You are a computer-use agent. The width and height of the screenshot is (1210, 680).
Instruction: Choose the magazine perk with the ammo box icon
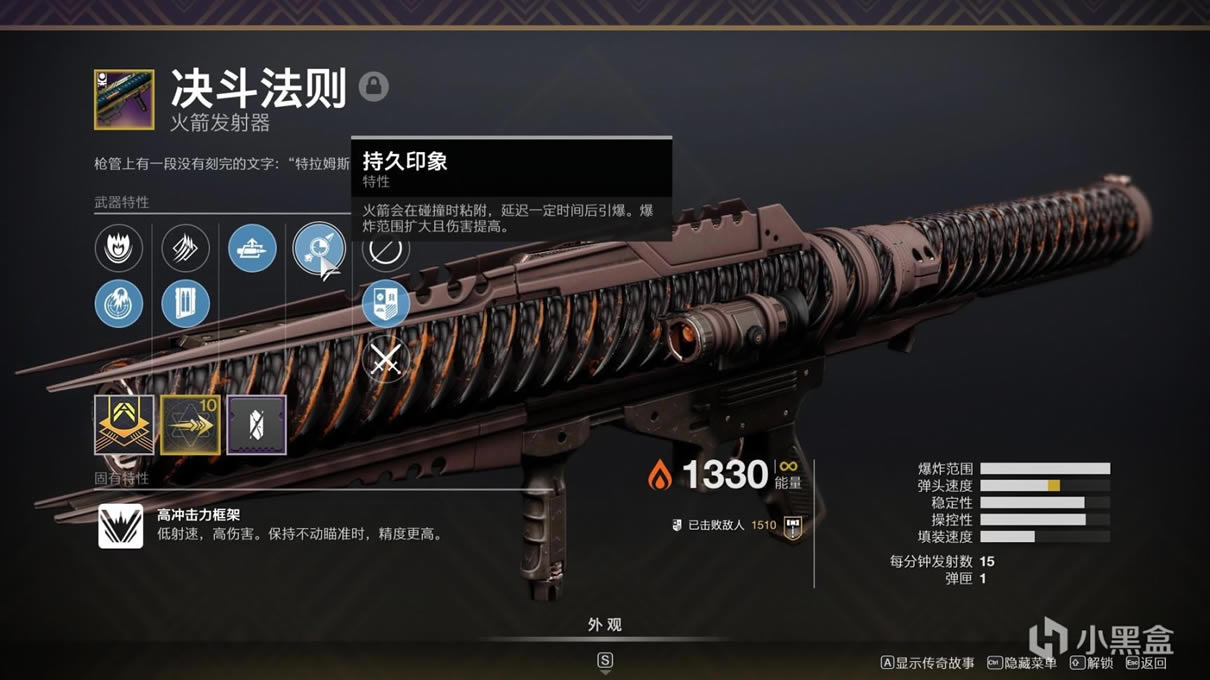(x=185, y=304)
